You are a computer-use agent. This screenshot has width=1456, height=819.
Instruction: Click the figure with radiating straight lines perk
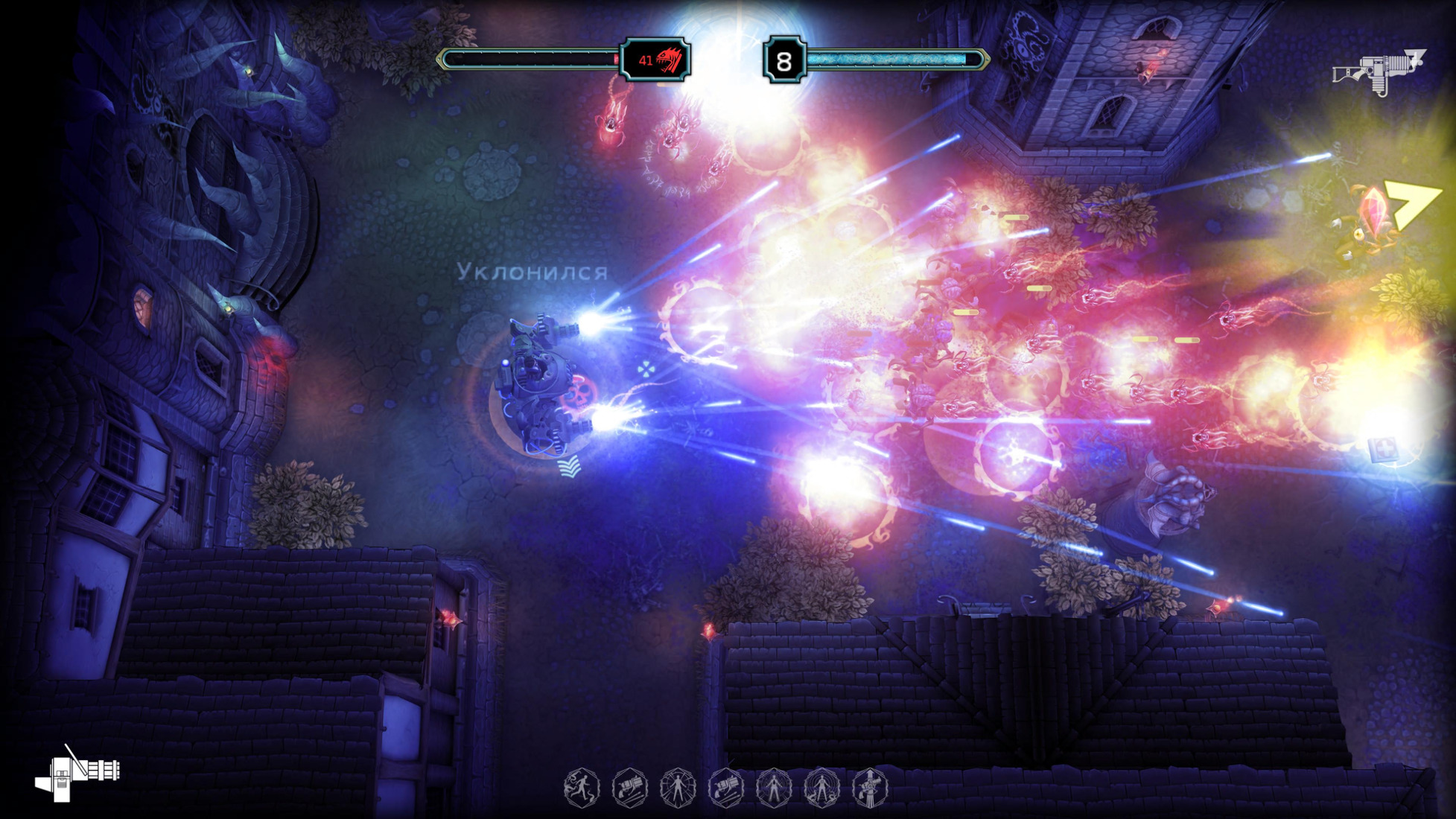(x=678, y=788)
